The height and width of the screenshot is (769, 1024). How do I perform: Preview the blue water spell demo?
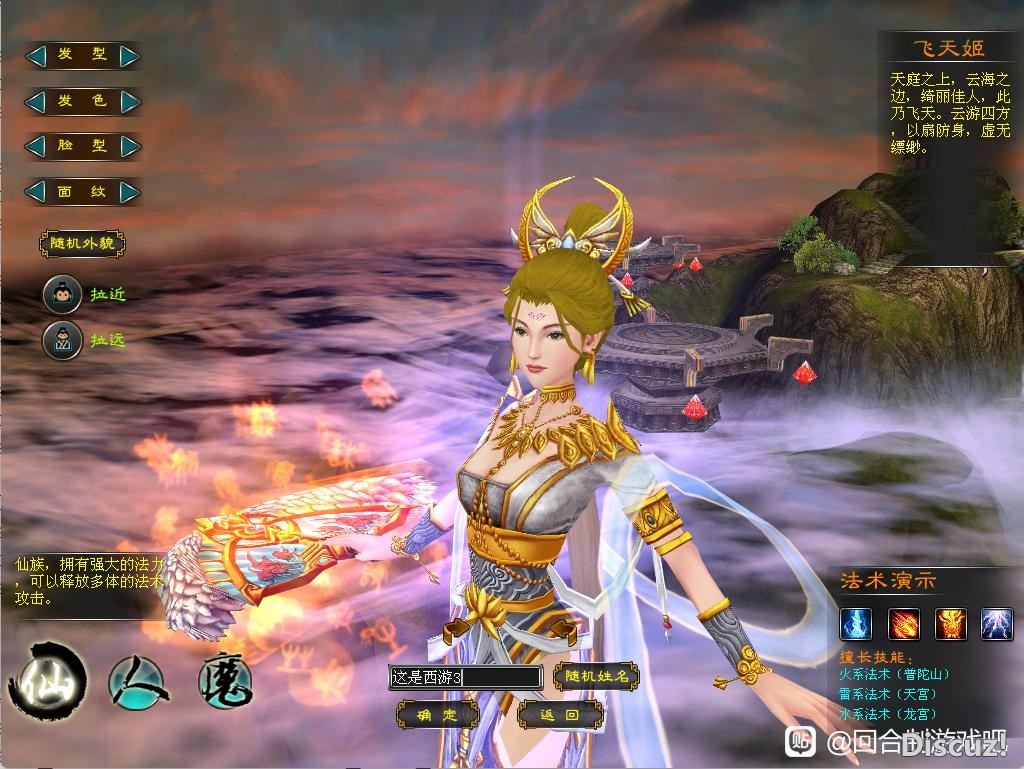tap(855, 624)
